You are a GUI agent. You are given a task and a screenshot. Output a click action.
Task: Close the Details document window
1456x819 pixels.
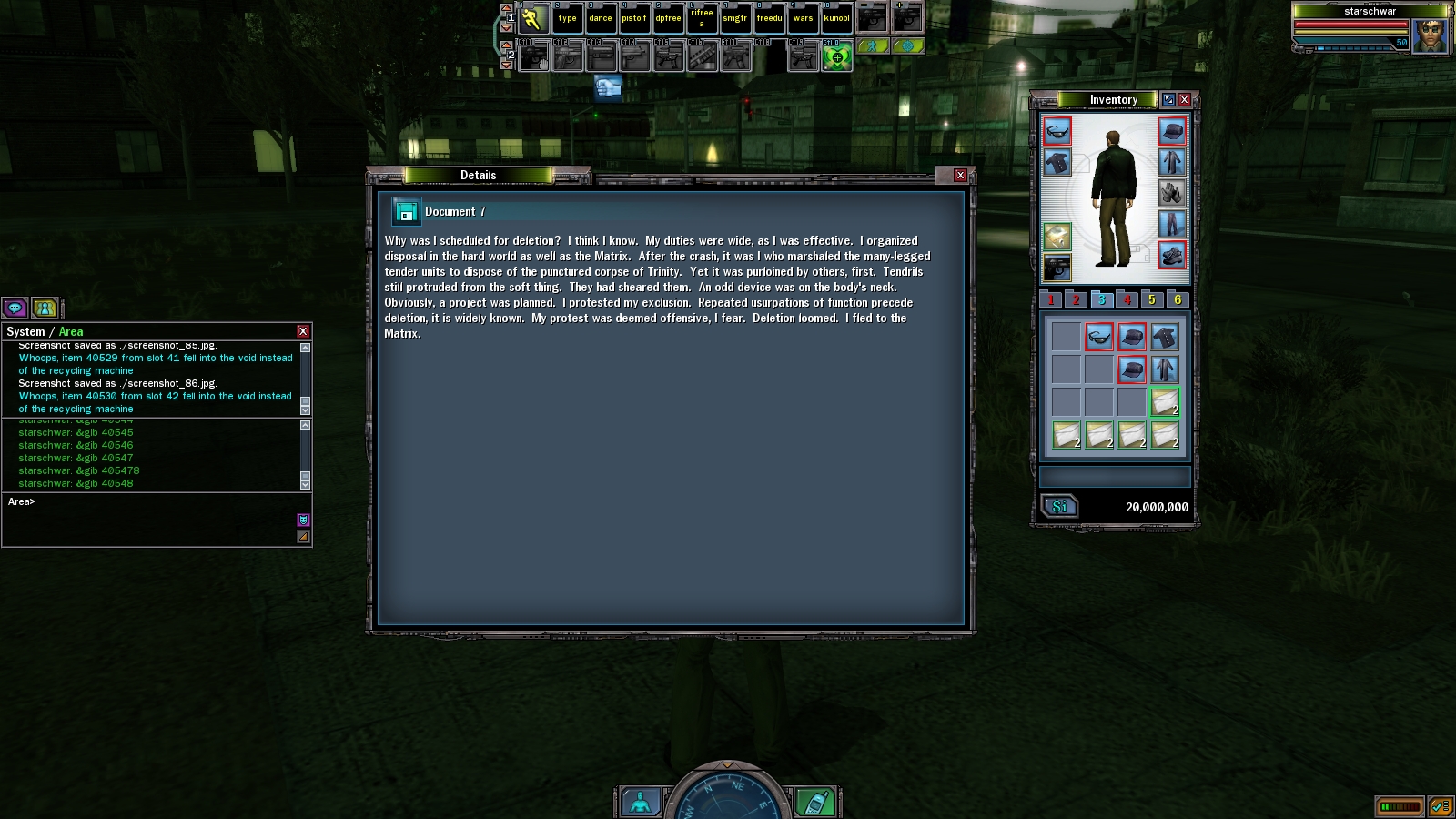960,175
